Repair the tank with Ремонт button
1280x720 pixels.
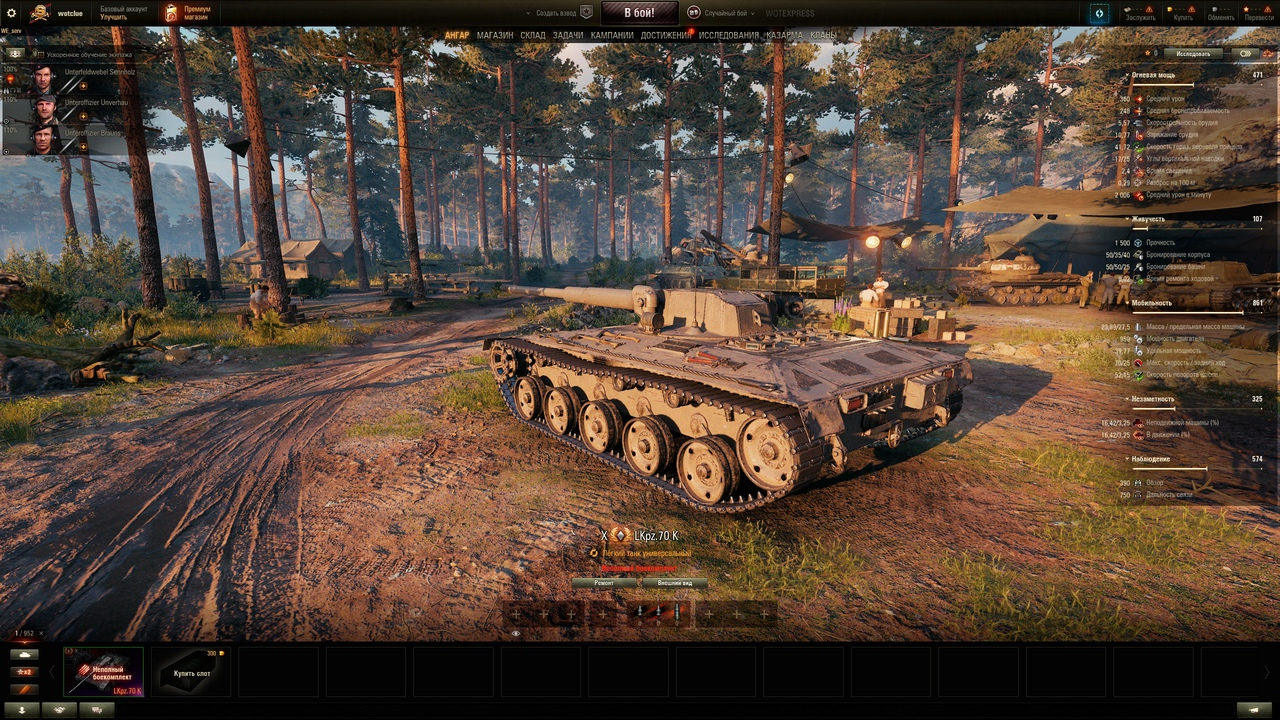(x=604, y=583)
